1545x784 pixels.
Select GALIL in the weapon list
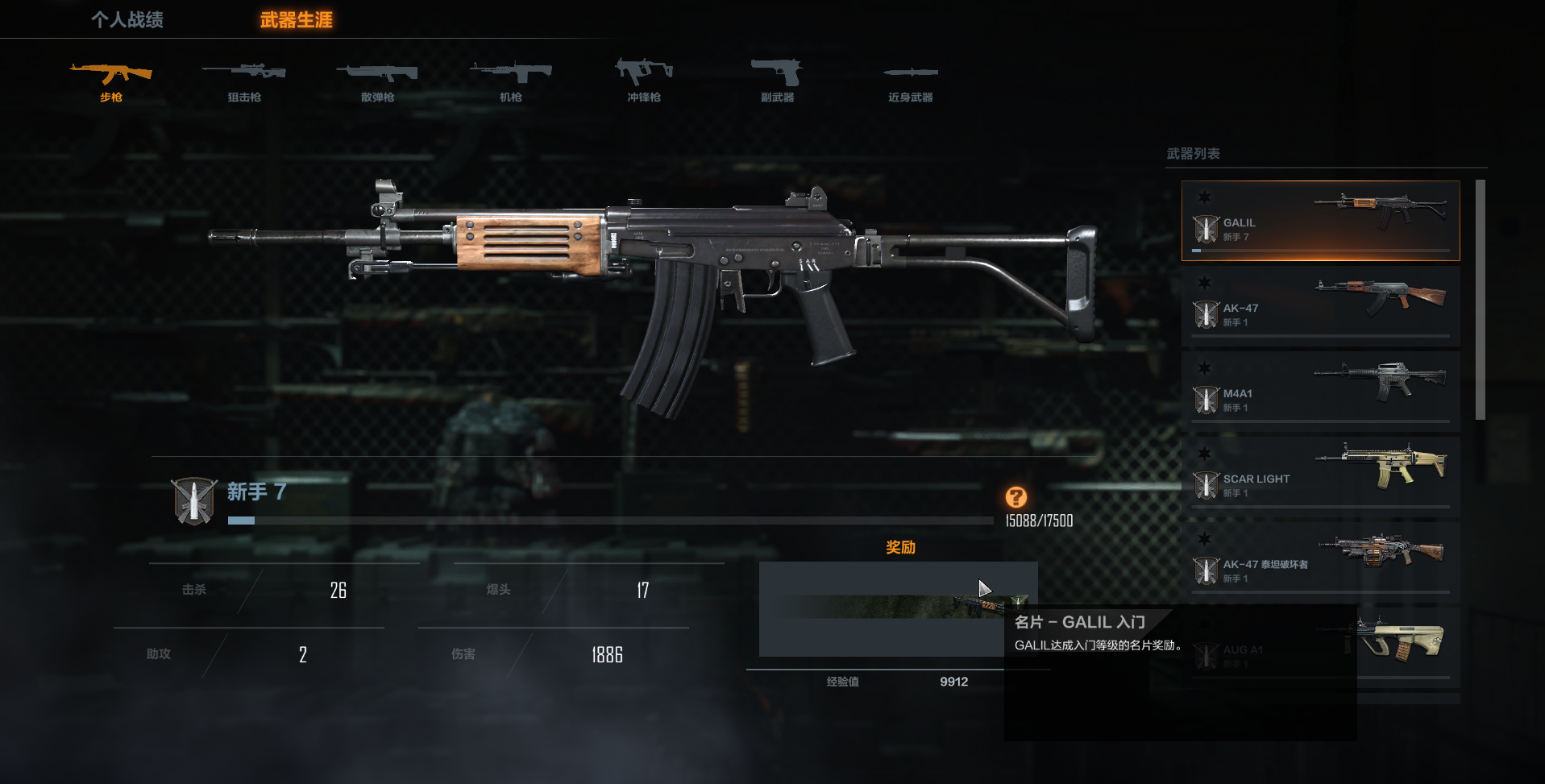click(x=1320, y=221)
